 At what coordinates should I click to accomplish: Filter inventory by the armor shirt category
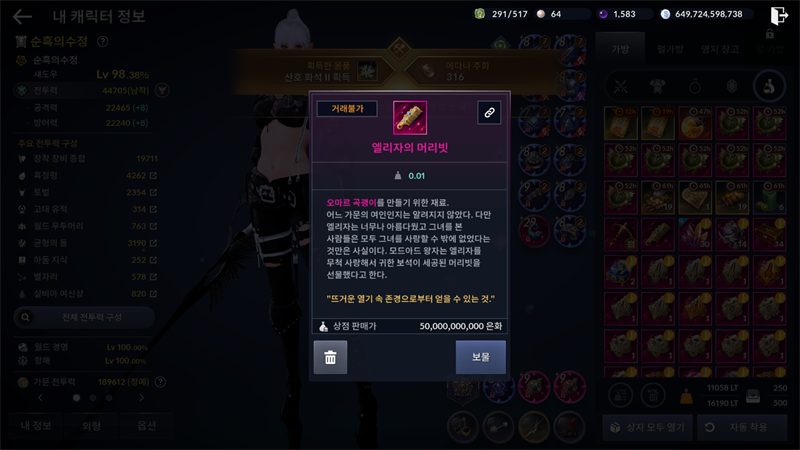tap(658, 86)
